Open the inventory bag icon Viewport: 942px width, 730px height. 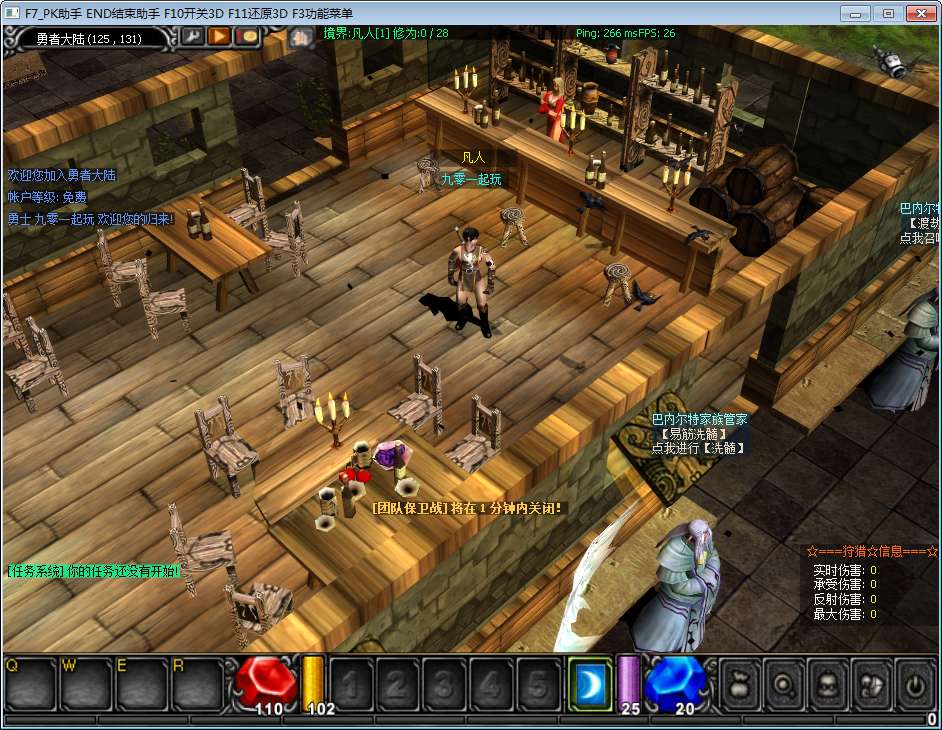coord(740,684)
